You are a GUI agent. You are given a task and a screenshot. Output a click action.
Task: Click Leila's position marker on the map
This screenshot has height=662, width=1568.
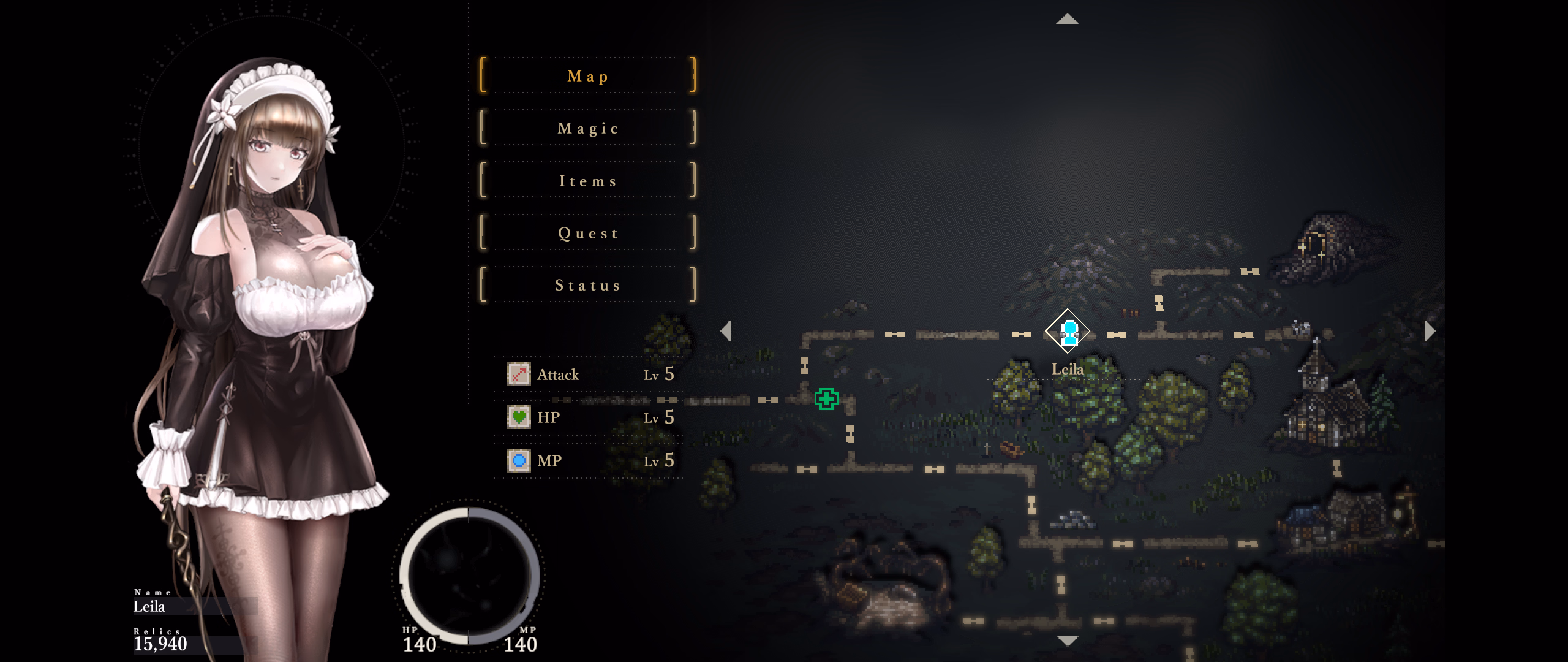[1068, 332]
